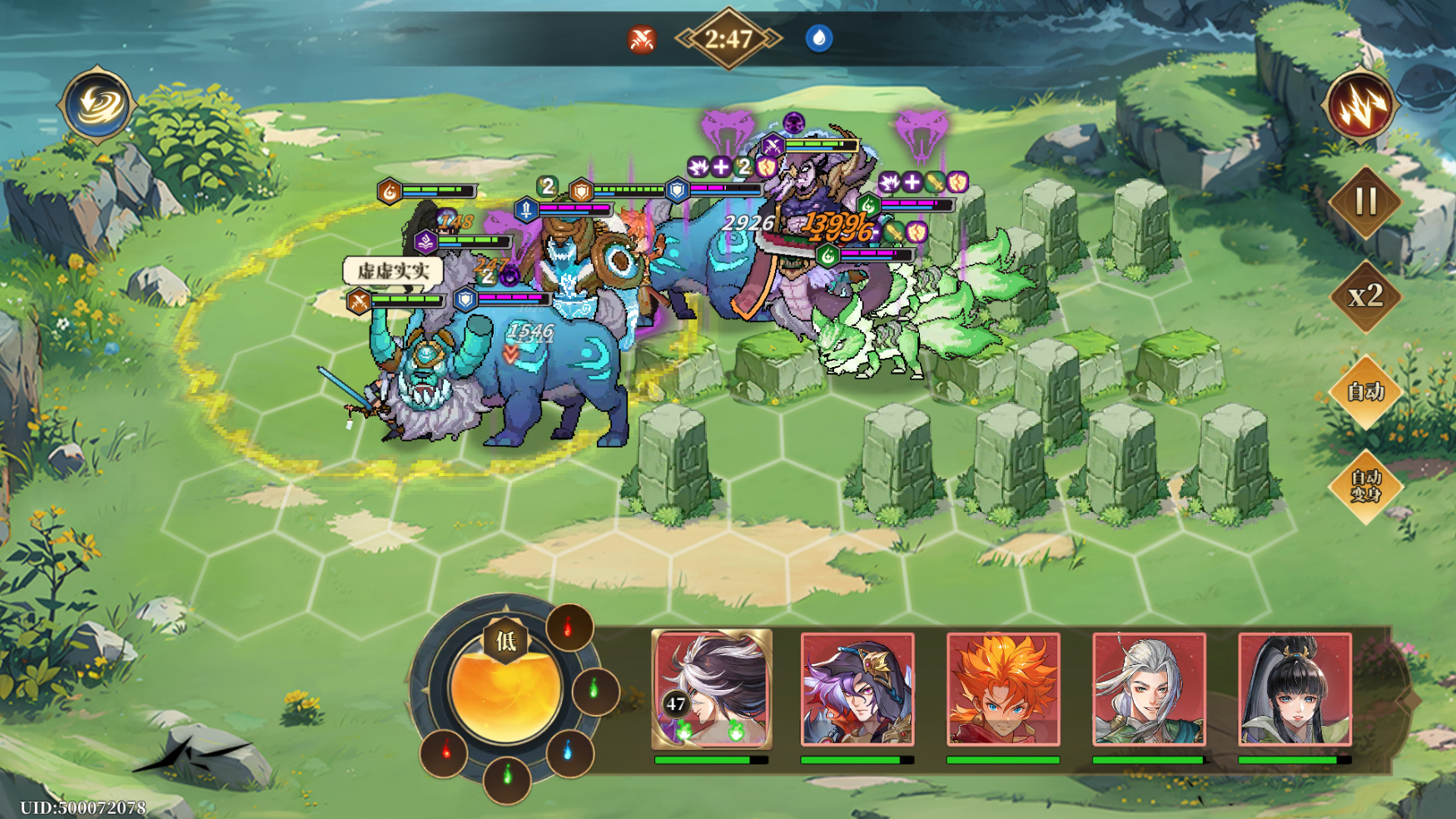Click the crossed-swords faction icon beside timer
This screenshot has height=819, width=1456.
[642, 39]
